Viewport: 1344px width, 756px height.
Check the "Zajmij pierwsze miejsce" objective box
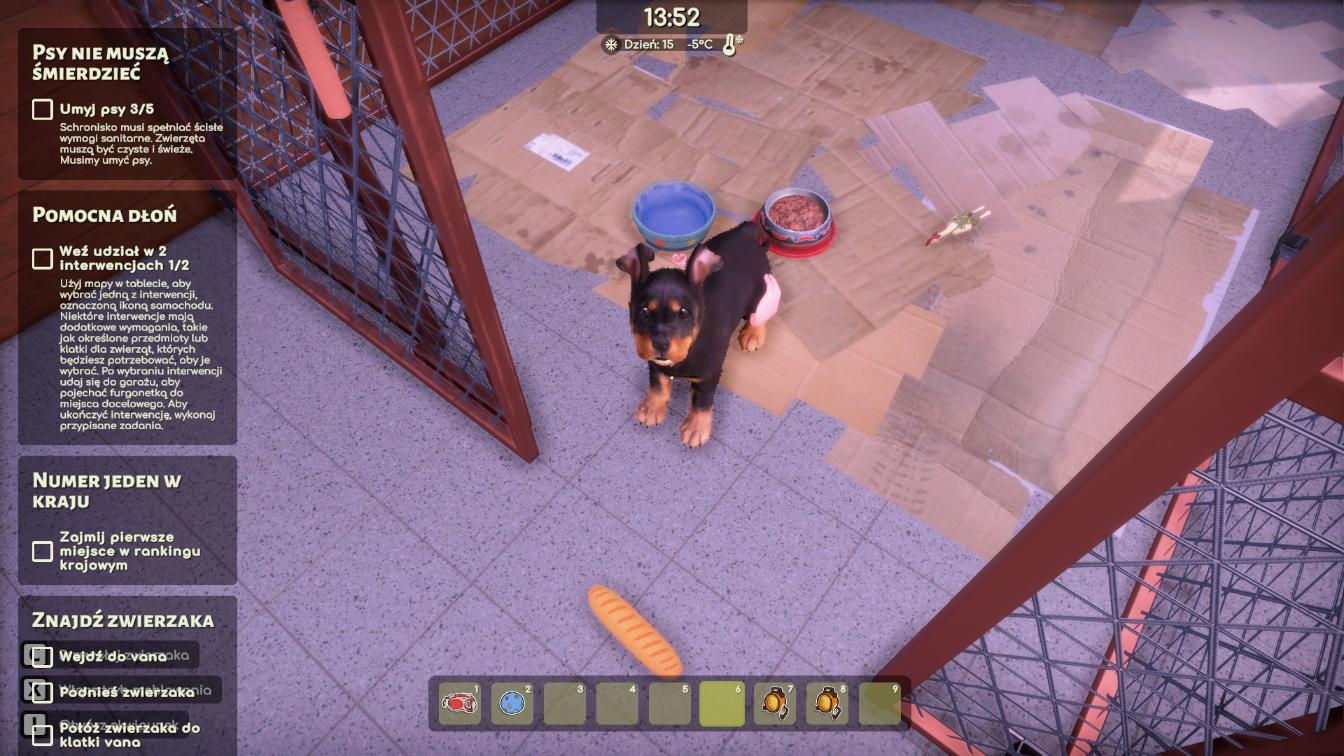point(42,551)
